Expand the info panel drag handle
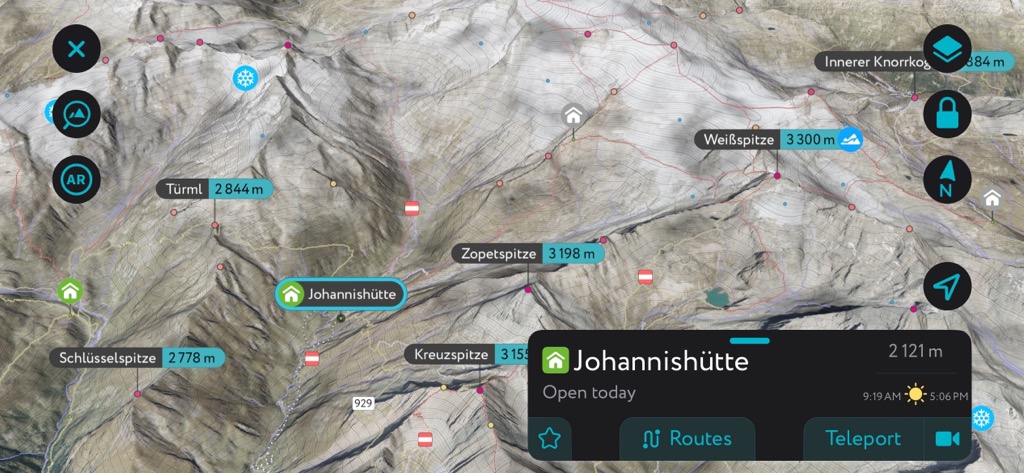Screen dimensions: 1024x473 (x=749, y=341)
